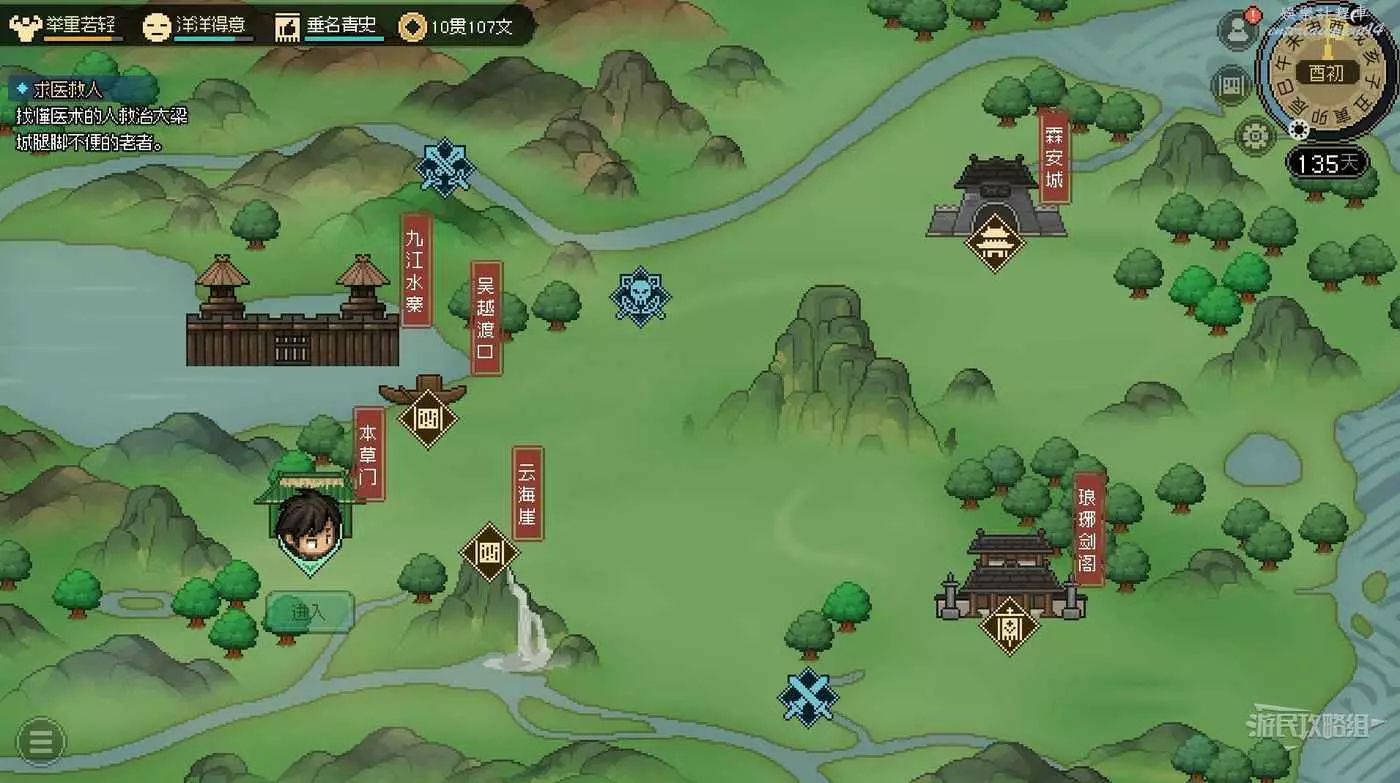The image size is (1400, 783).
Task: Click the 洋洋得意 mood face status
Action: pyautogui.click(x=198, y=26)
